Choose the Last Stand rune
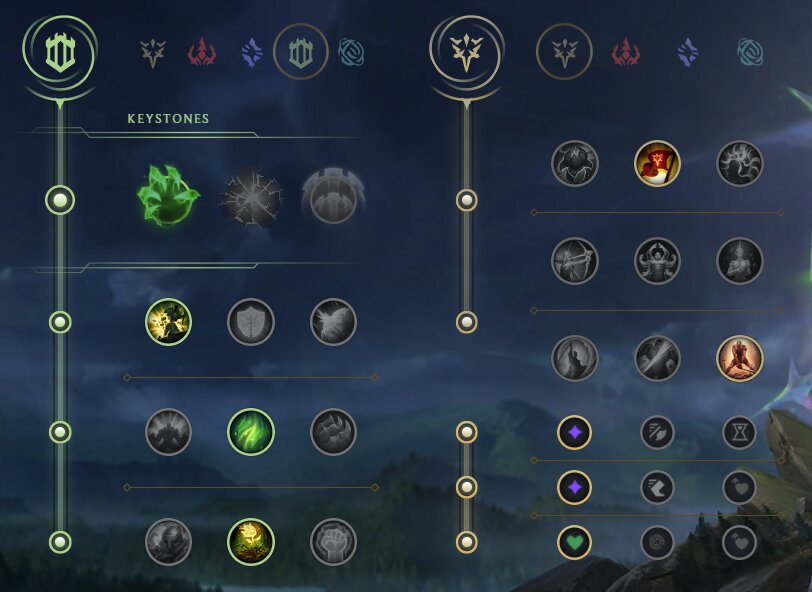Viewport: 812px width, 592px height. 740,358
